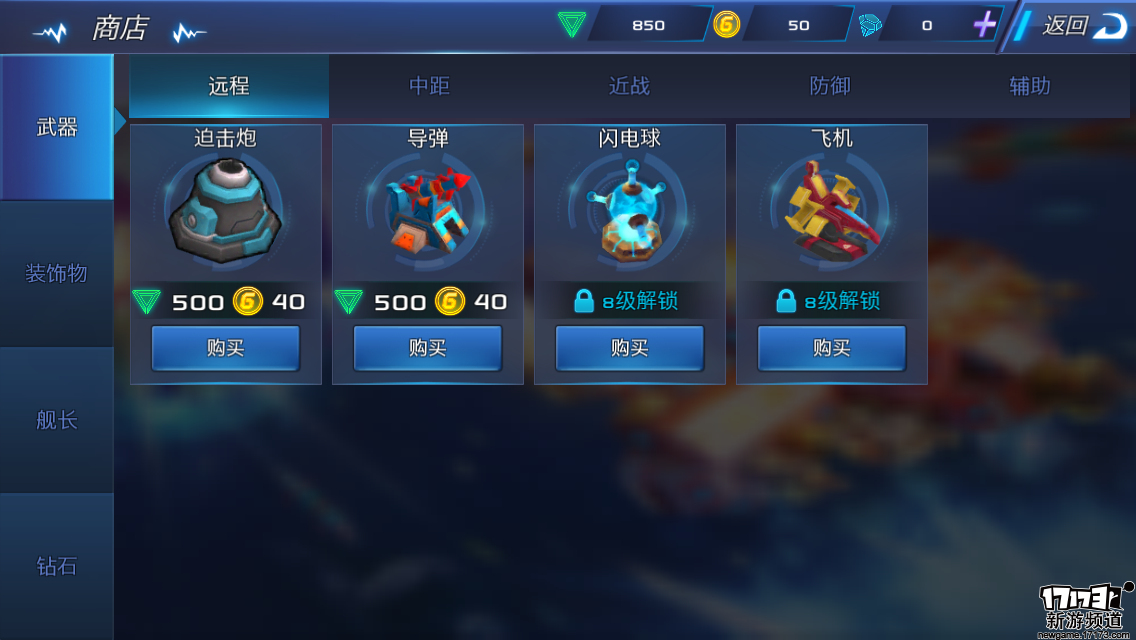Buy the 迫击炮 mortar with 购买 button
1136x640 pixels.
click(x=226, y=348)
